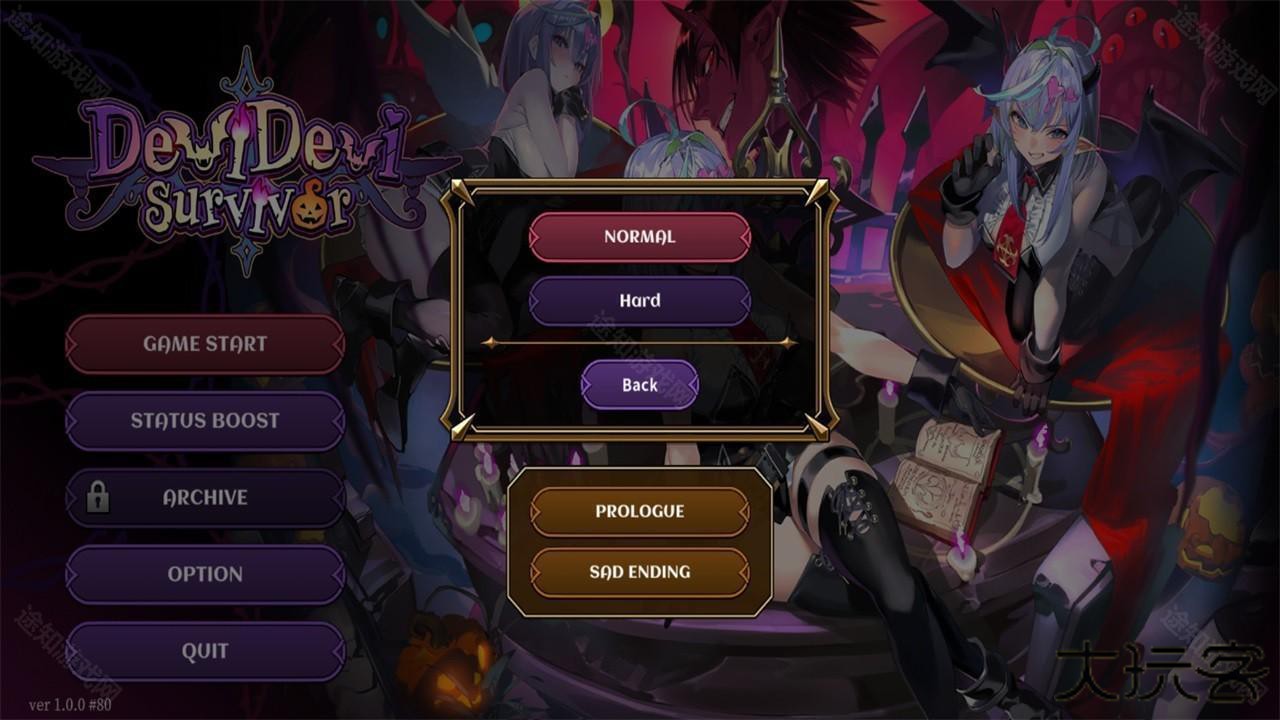The image size is (1280, 720).
Task: Click the padlock icon on the Archive button
Action: click(98, 497)
